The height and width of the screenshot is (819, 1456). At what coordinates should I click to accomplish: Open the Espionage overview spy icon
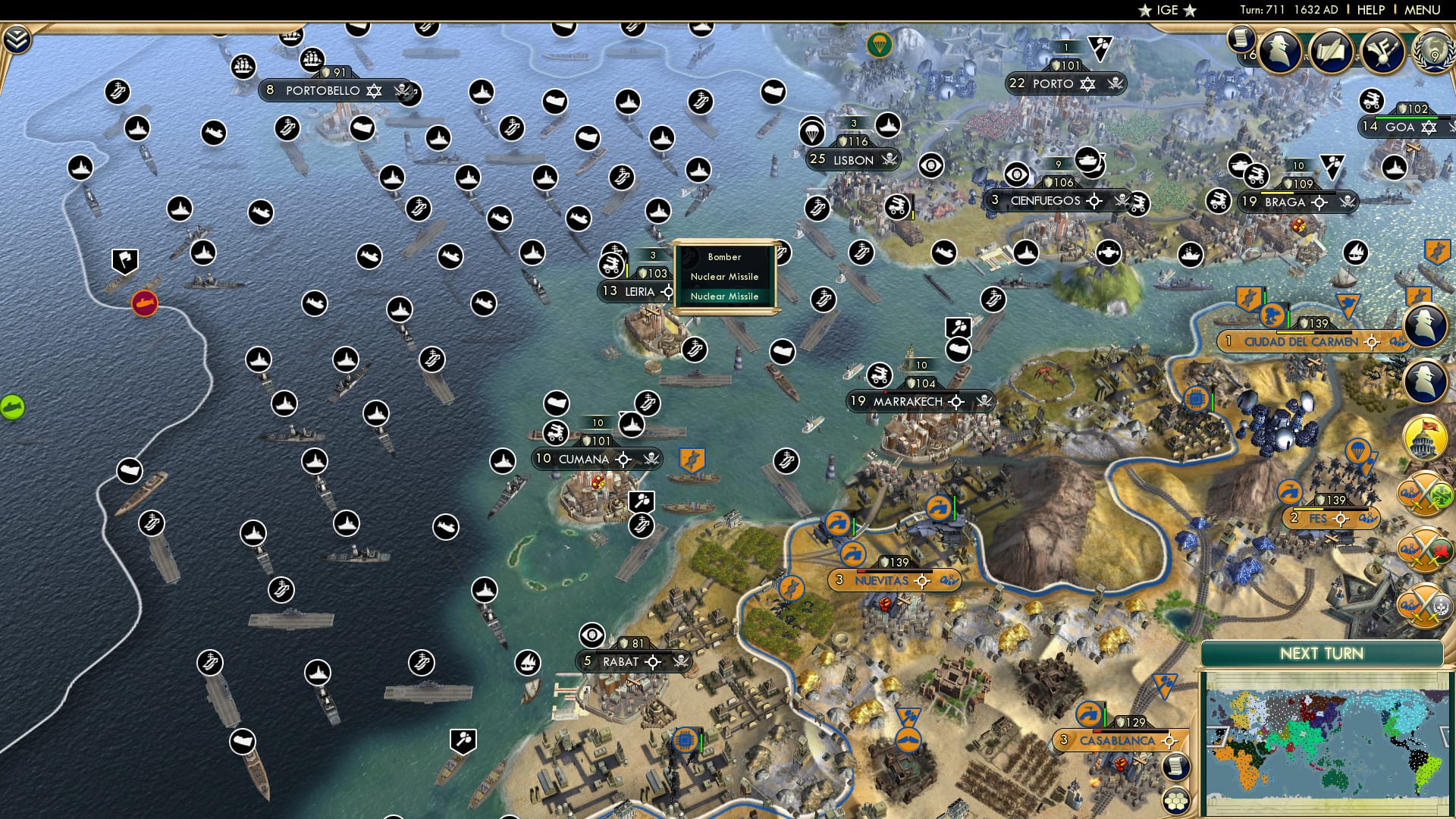click(x=1282, y=50)
